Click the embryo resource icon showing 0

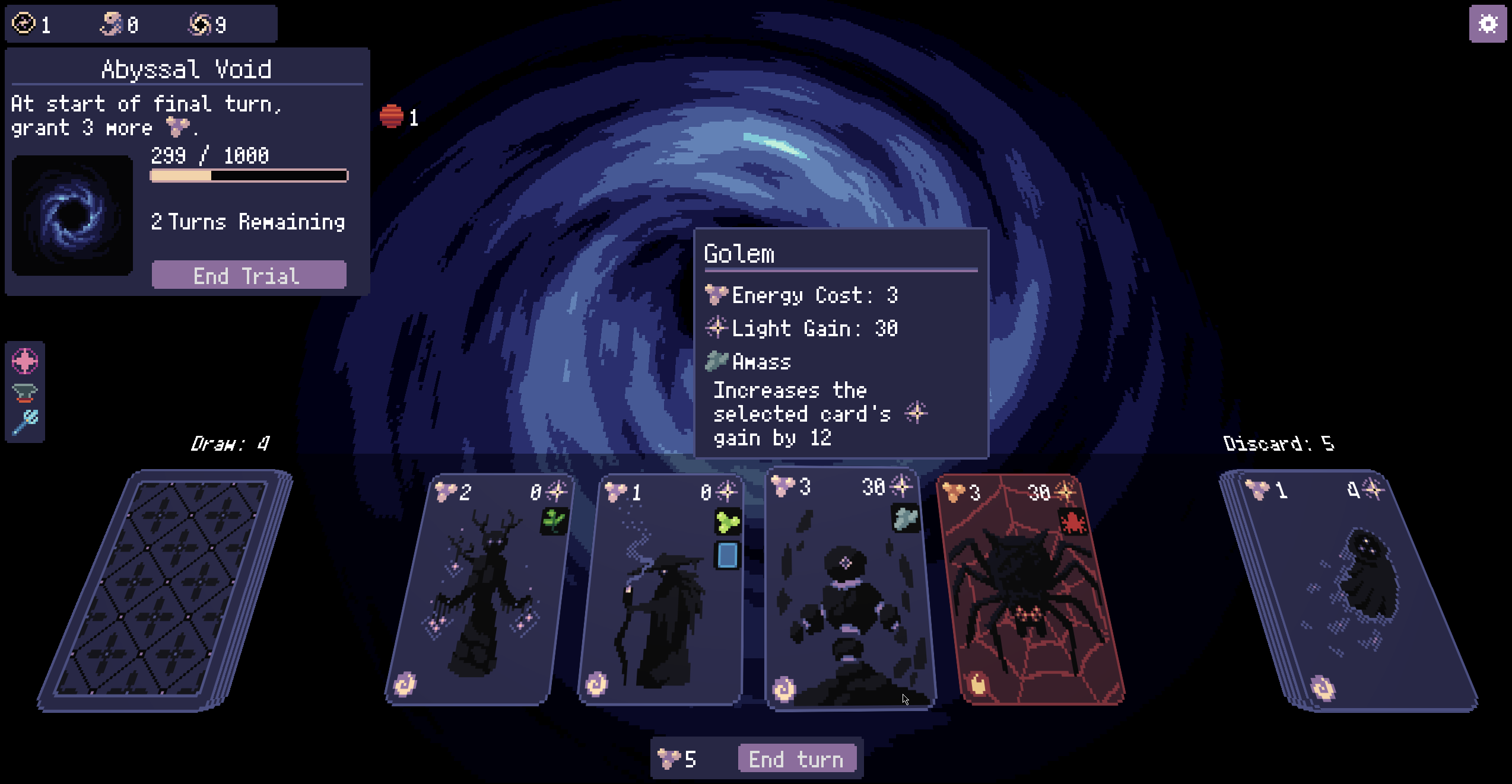[110, 24]
